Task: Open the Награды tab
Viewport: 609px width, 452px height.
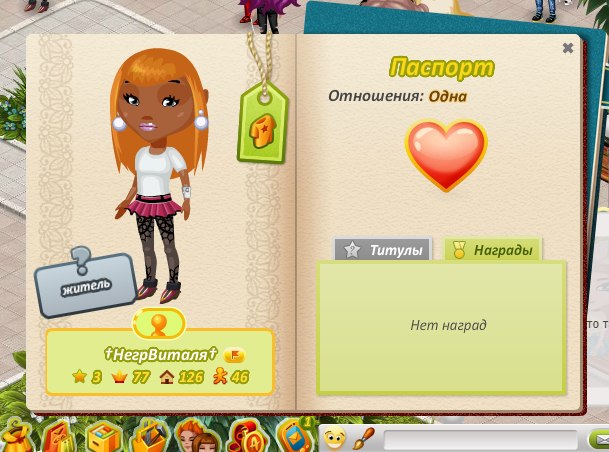Action: (x=492, y=250)
